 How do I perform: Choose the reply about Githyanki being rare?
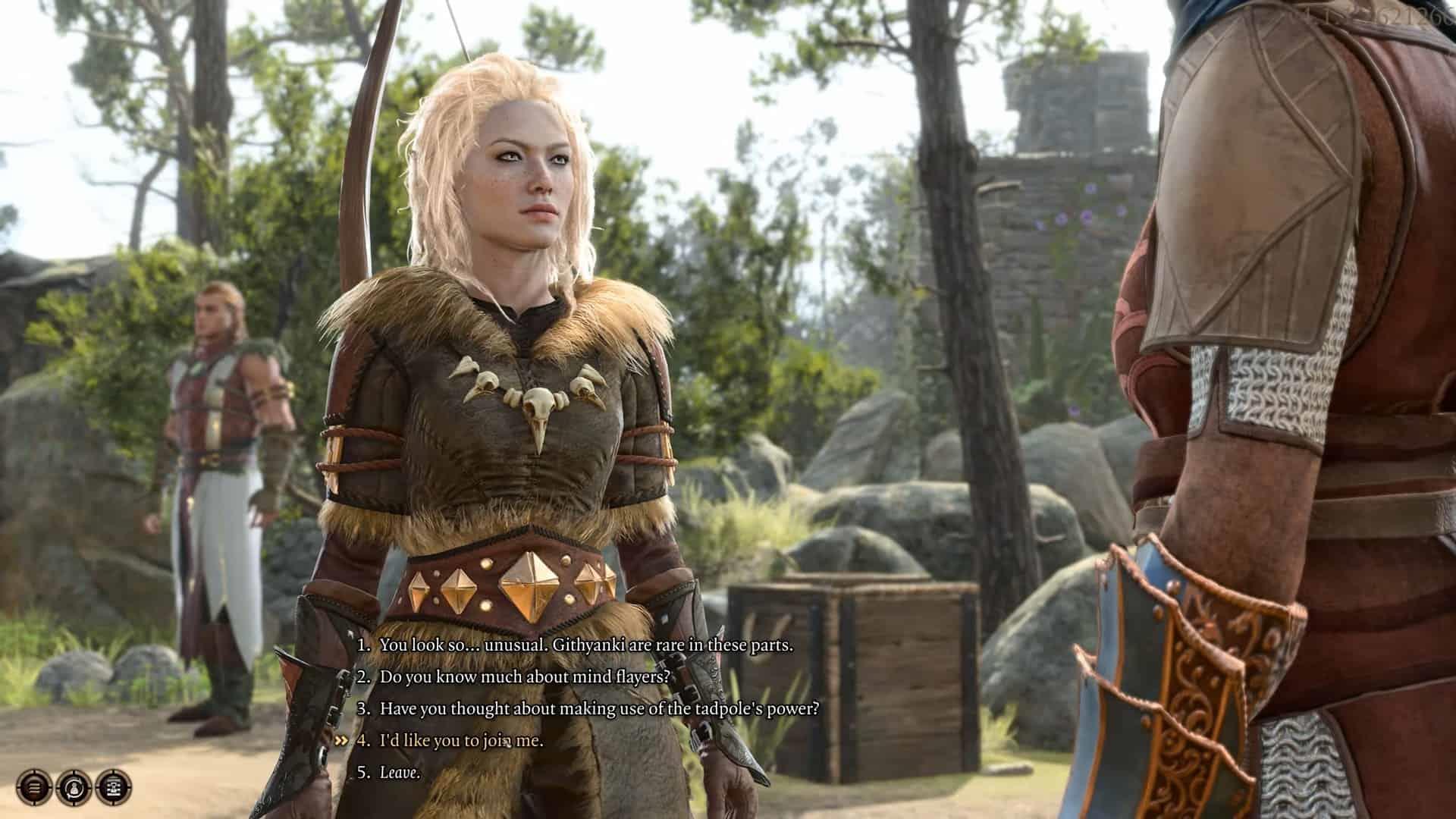(585, 645)
